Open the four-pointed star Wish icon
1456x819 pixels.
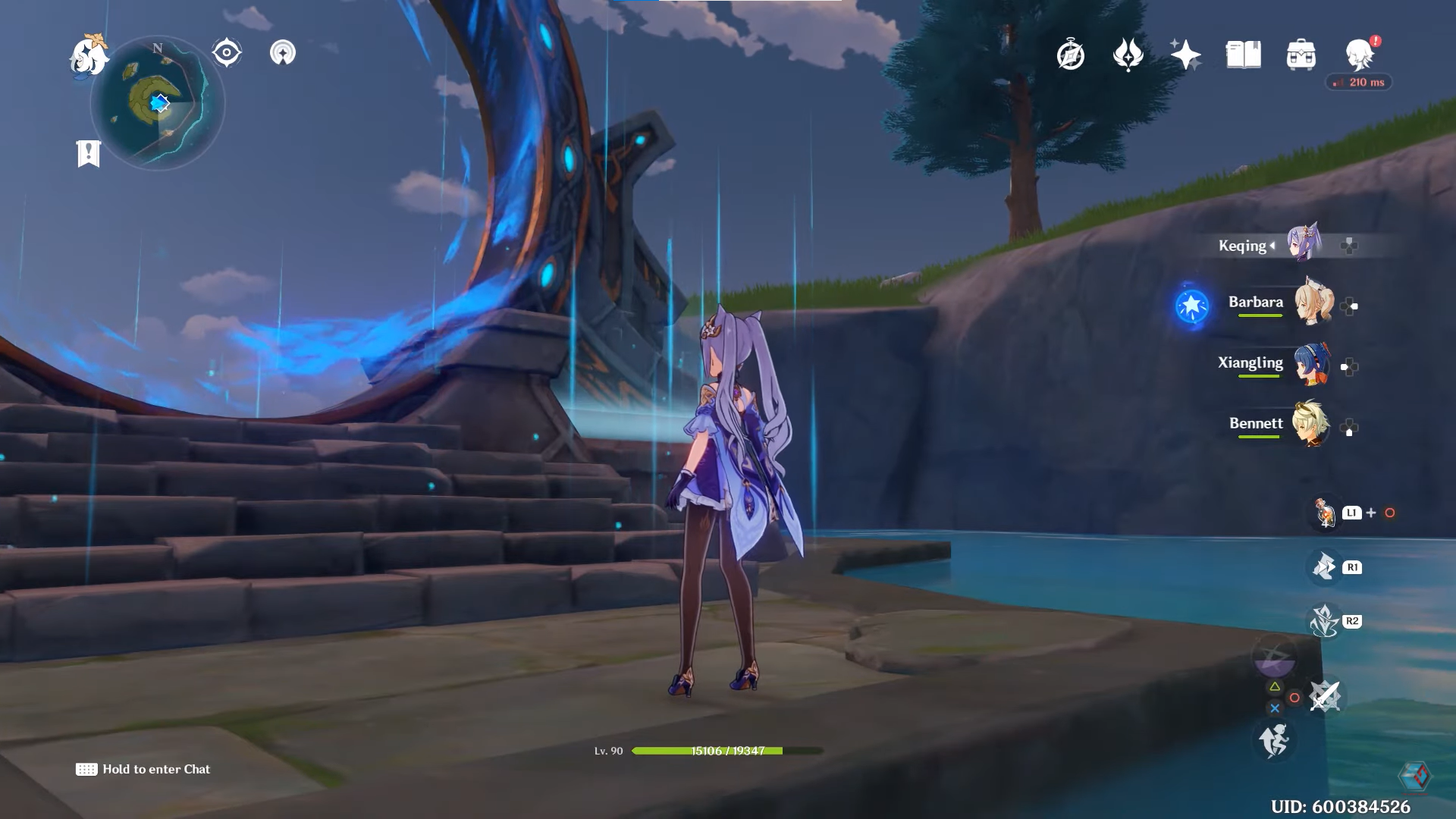coord(1185,55)
